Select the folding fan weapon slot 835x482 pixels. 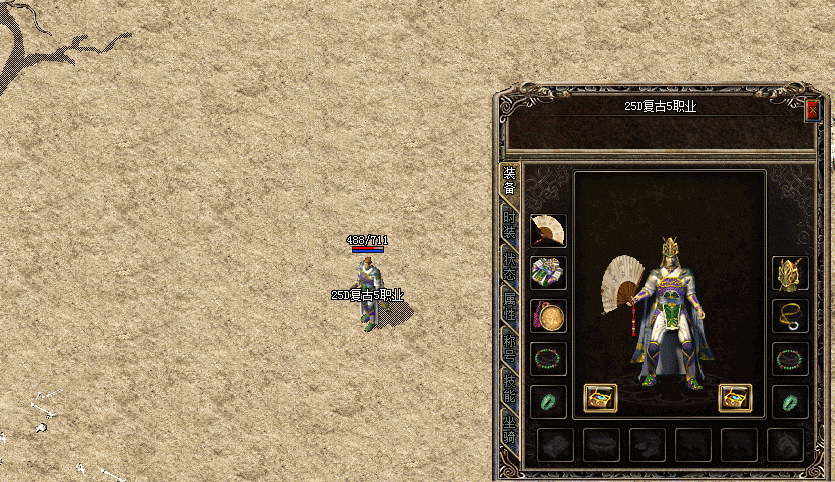(548, 230)
